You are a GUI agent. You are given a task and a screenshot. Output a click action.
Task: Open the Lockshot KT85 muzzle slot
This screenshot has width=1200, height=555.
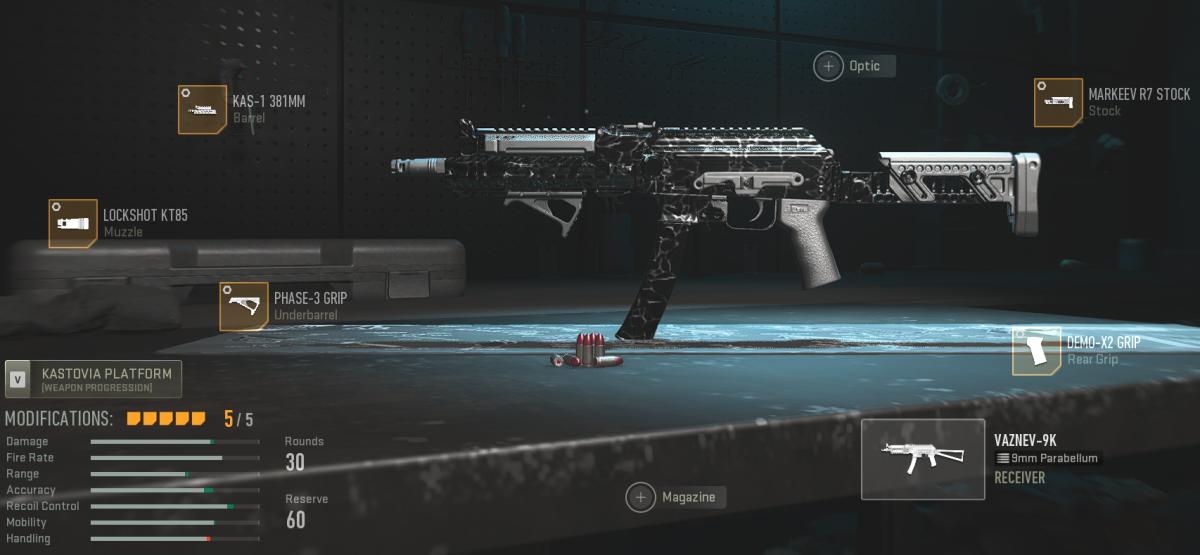click(x=73, y=223)
